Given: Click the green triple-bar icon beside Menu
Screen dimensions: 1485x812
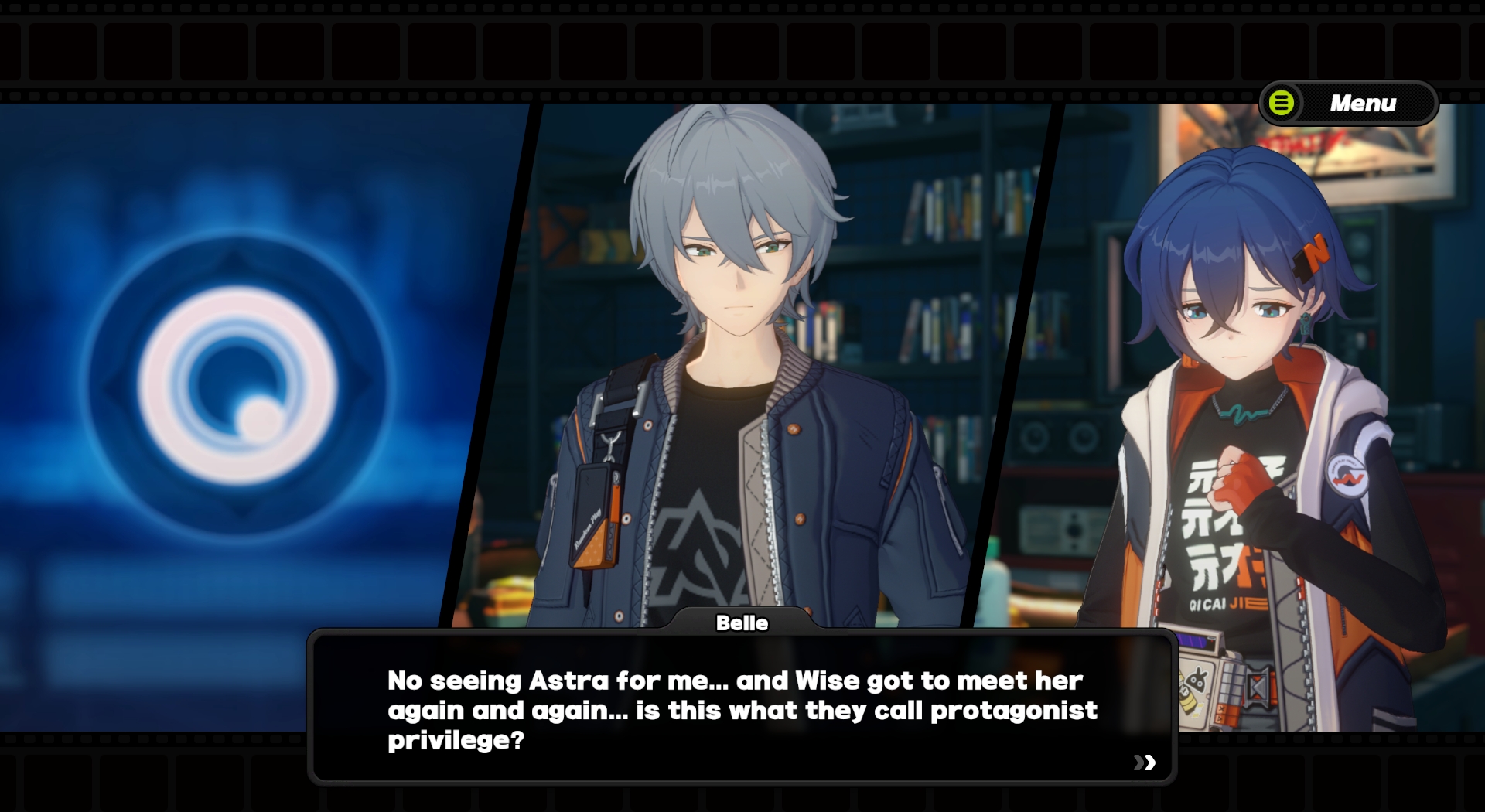Looking at the screenshot, I should click(1280, 101).
